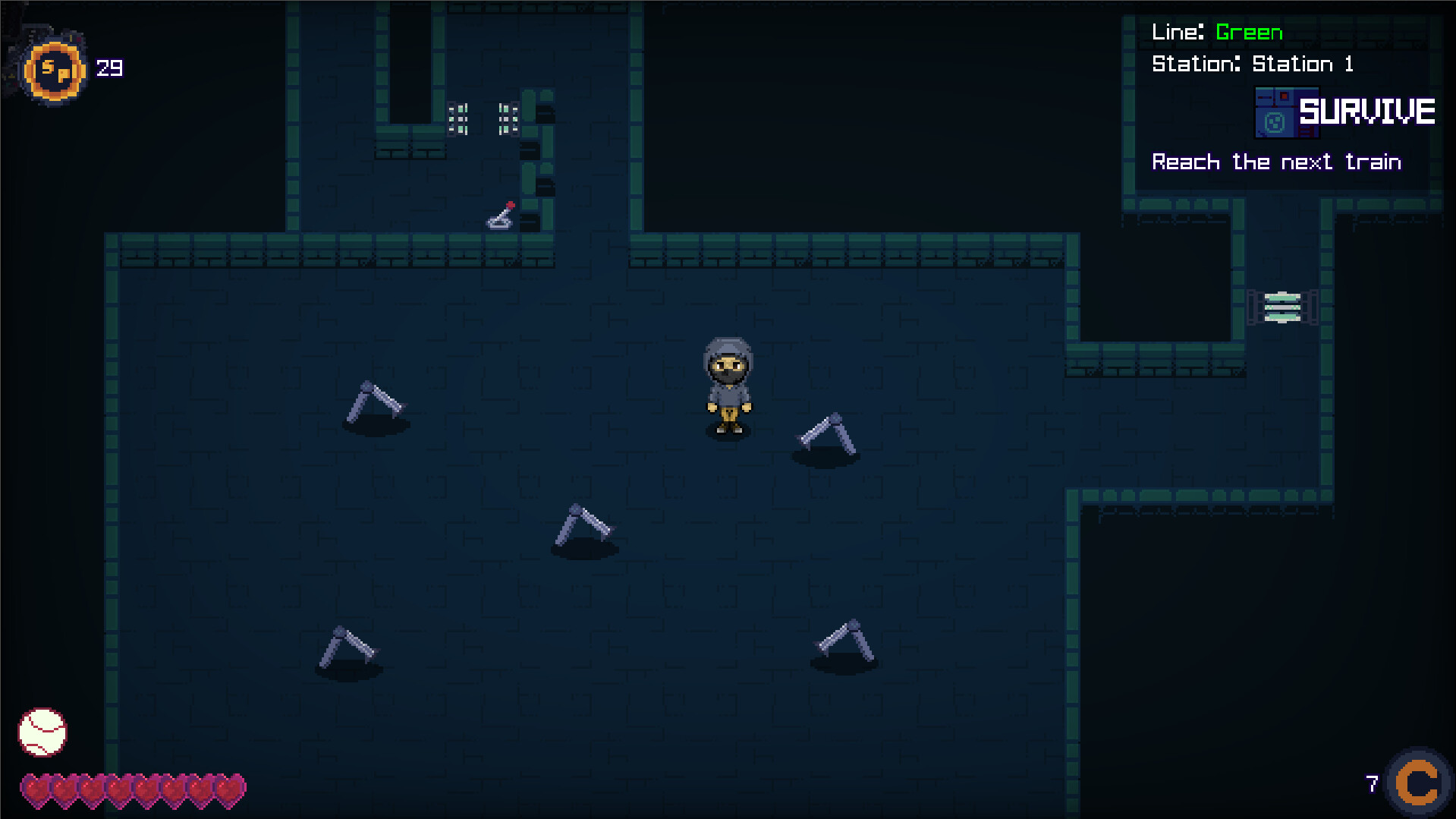Click the first heart in health bar
This screenshot has width=1456, height=819.
[x=36, y=789]
